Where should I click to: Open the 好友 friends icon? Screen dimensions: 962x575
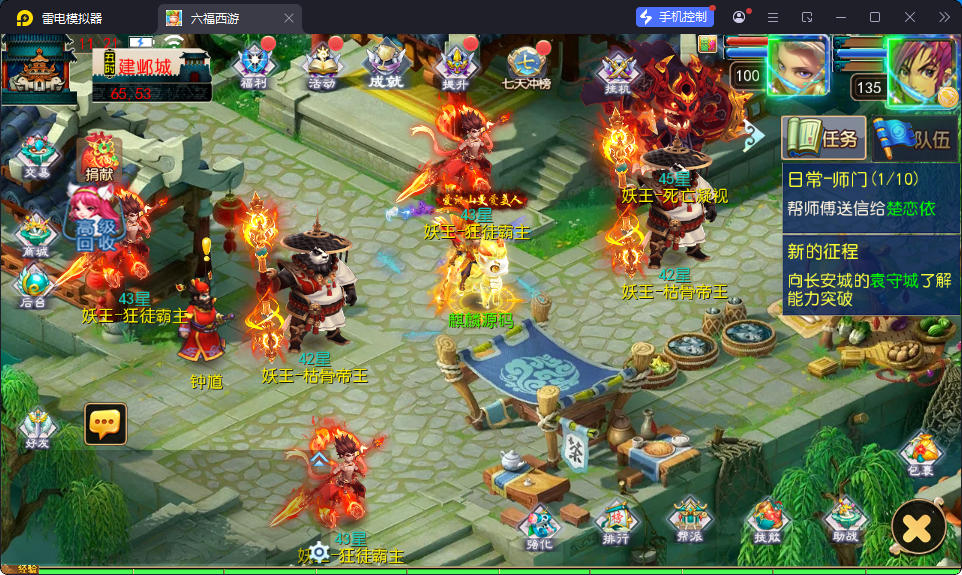point(39,427)
